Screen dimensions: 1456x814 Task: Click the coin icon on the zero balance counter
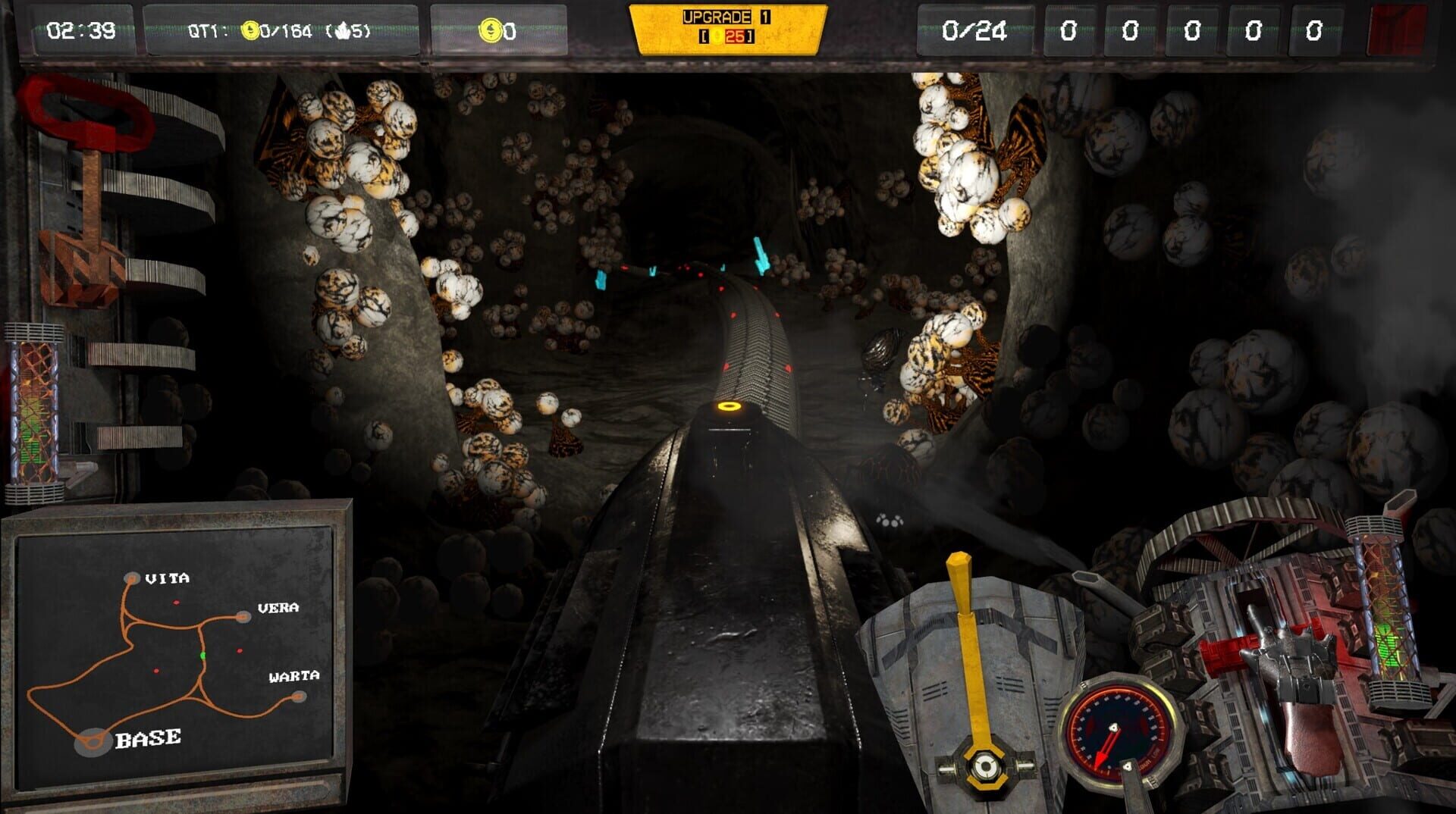(x=491, y=29)
